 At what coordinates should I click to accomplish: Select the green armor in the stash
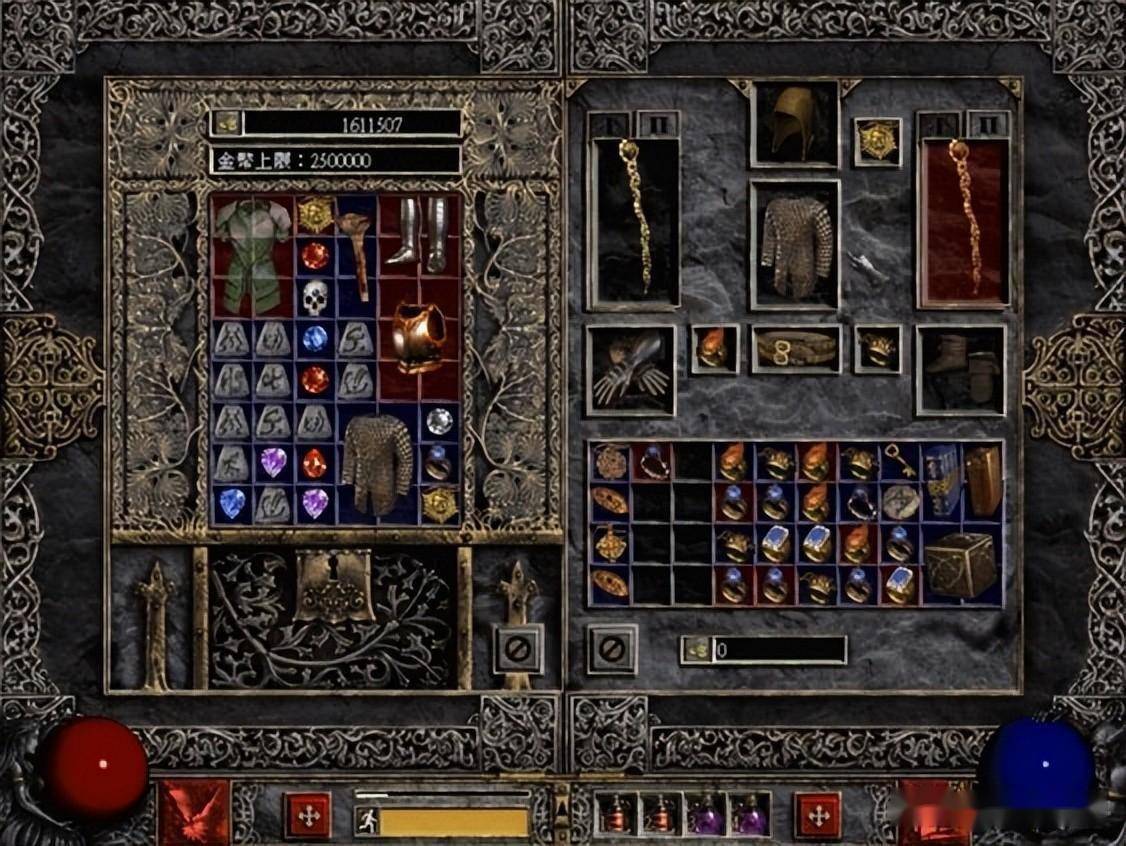(251, 254)
